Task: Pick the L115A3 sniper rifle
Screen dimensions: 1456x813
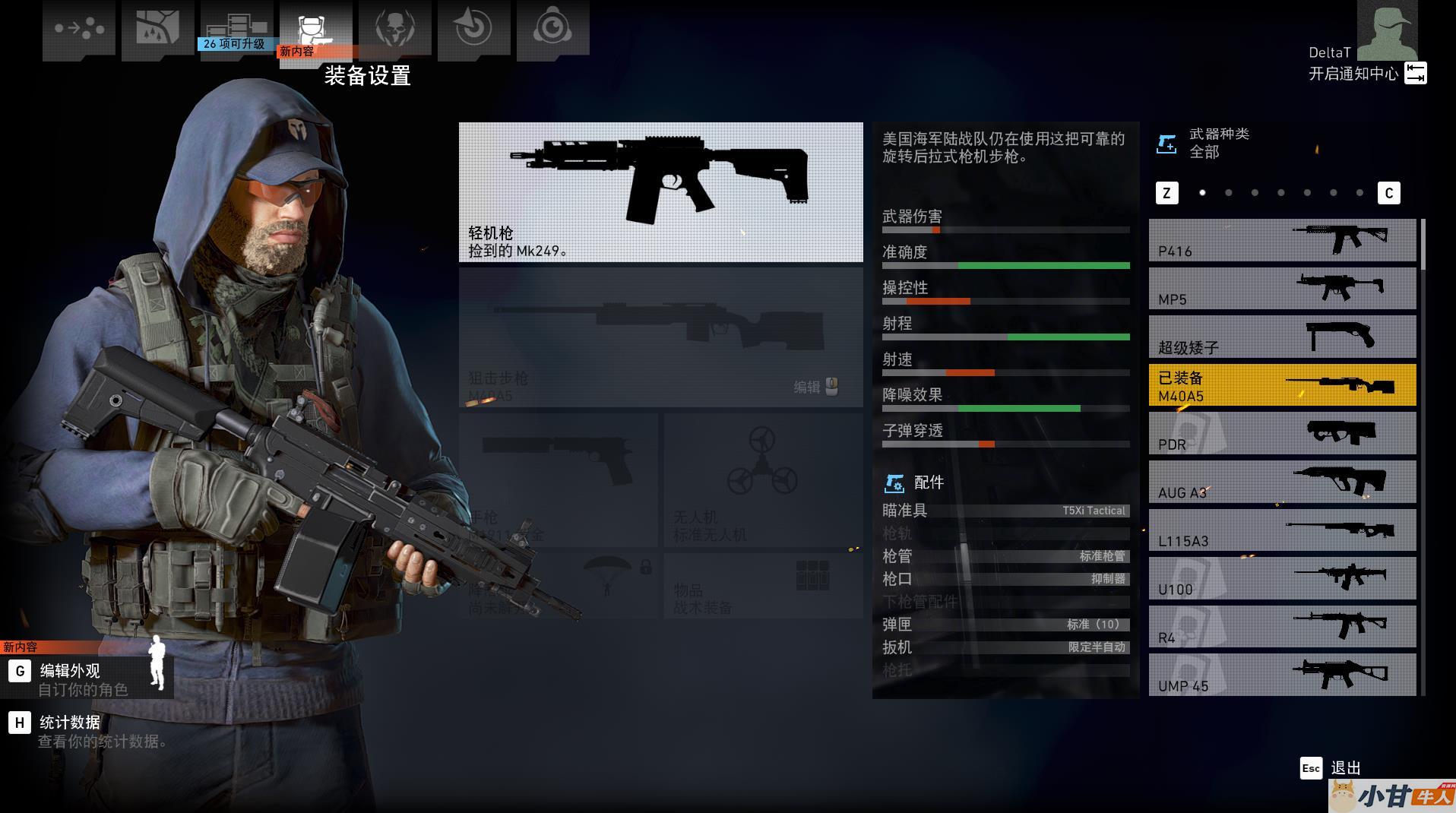Action: pyautogui.click(x=1282, y=530)
